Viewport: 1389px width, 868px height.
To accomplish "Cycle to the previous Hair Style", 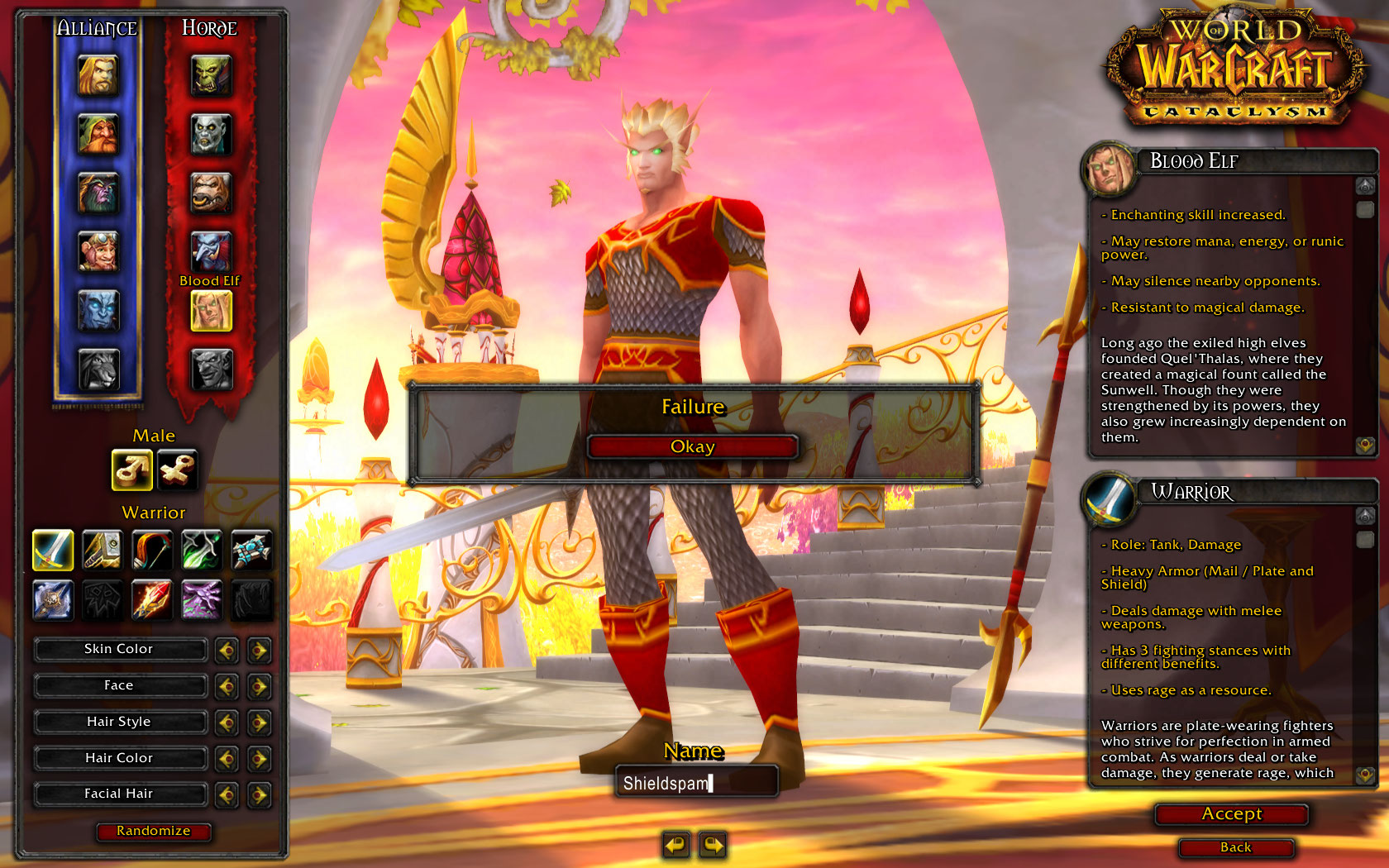I will [x=226, y=723].
